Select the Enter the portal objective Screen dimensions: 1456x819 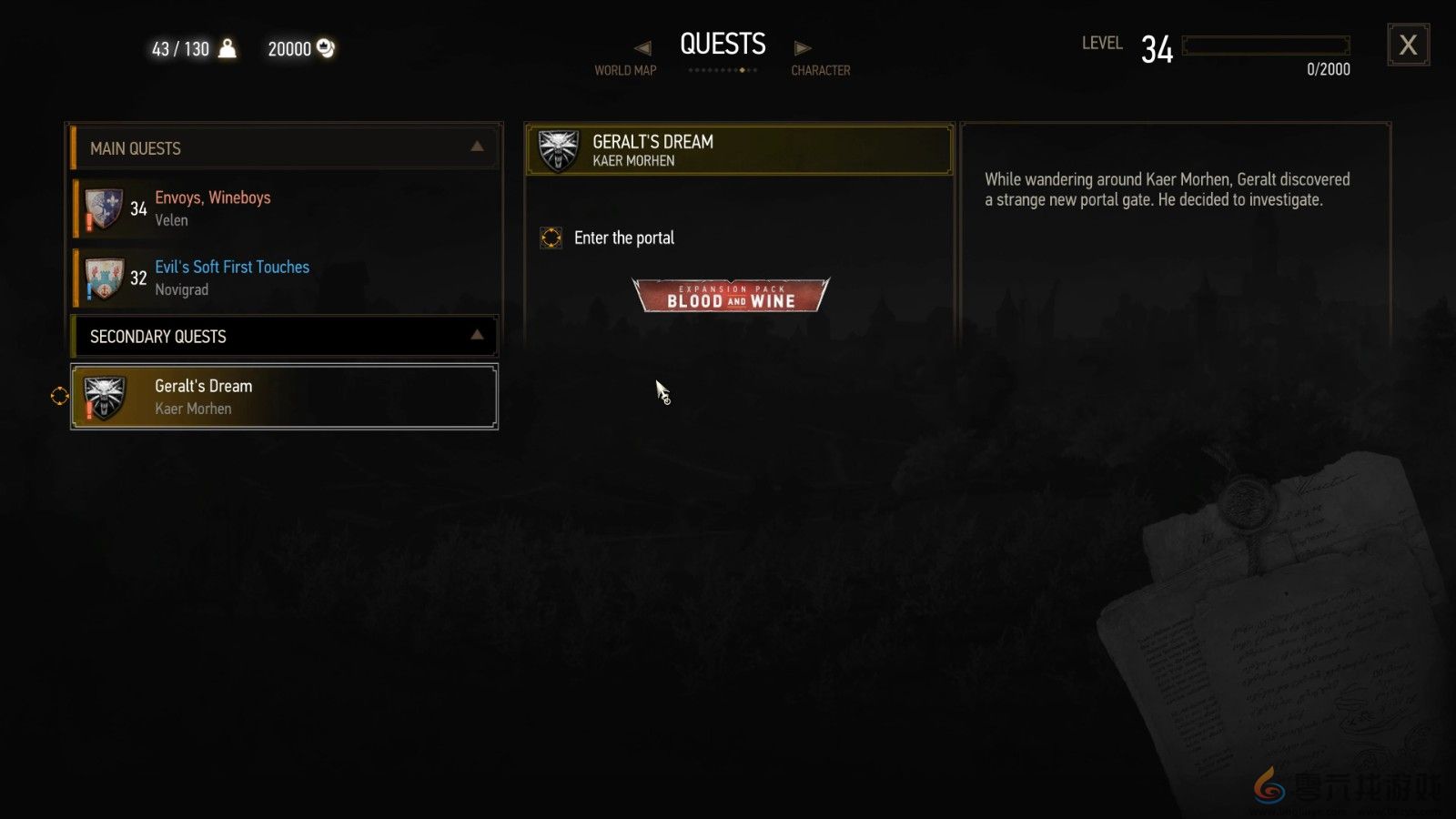pos(623,238)
